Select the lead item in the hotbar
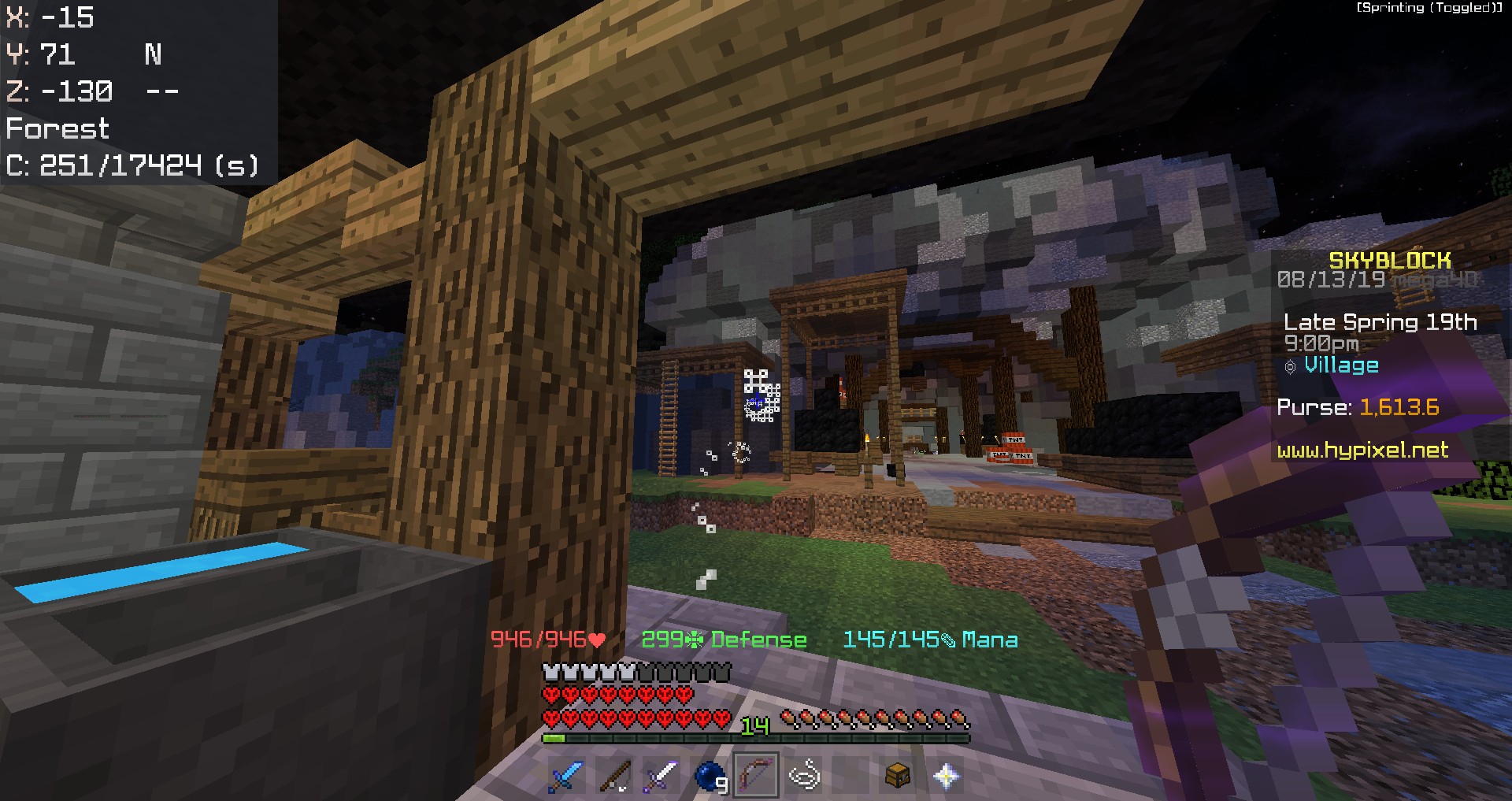 point(805,776)
